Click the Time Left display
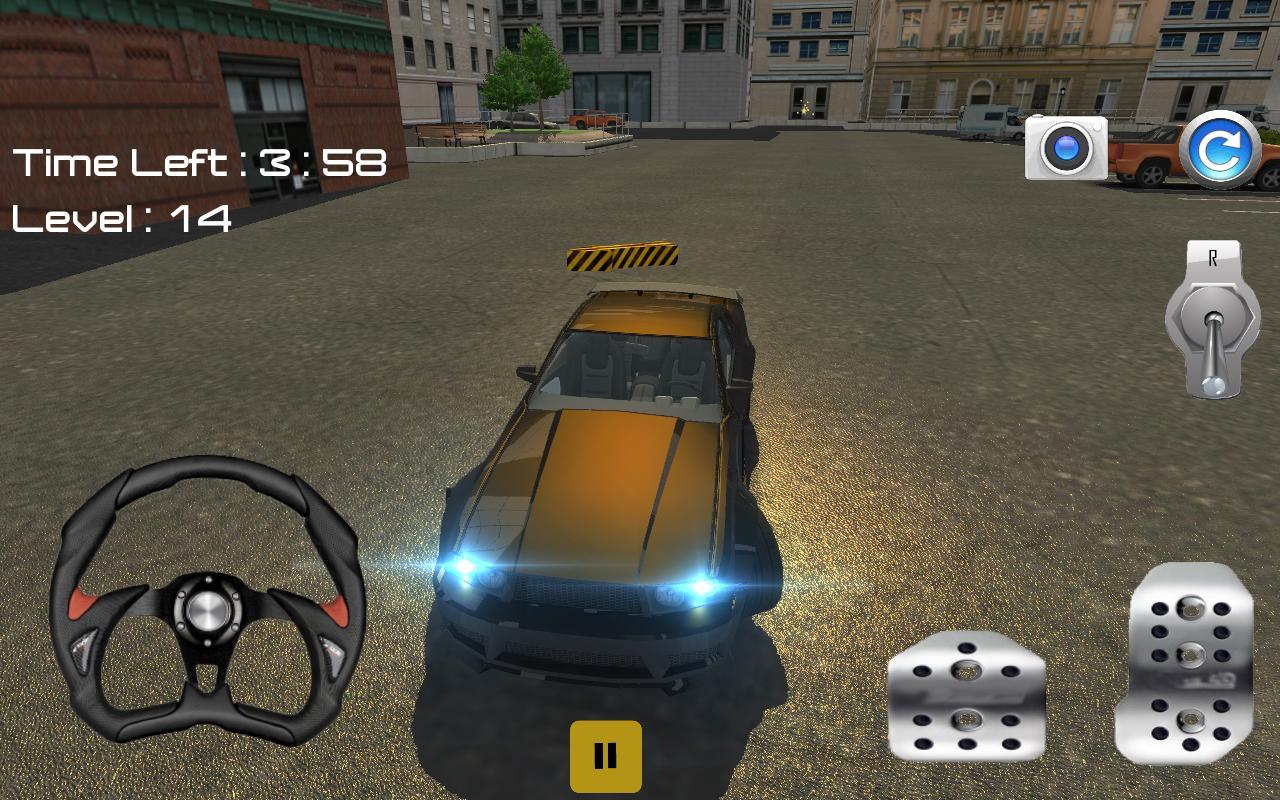Screen dimensions: 1280x800 [200, 163]
